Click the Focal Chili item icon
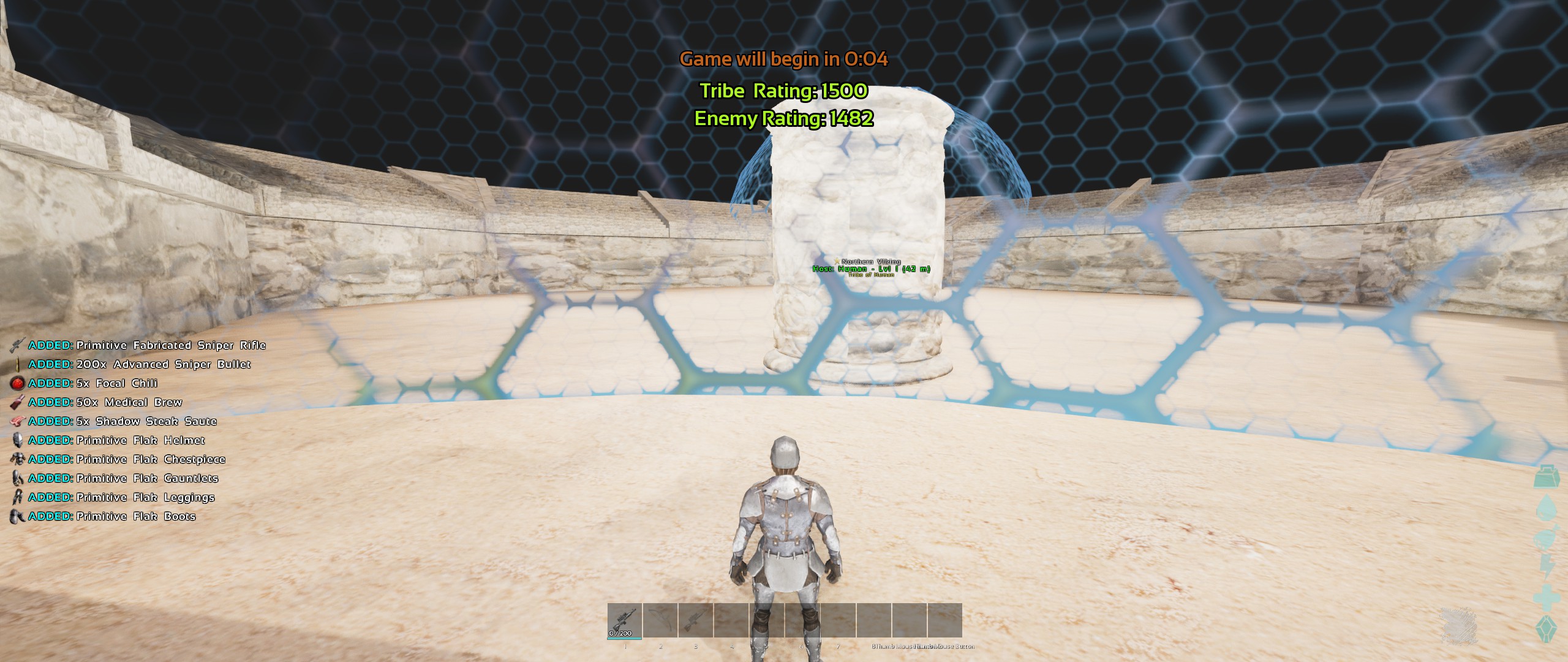Viewport: 1568px width, 662px height. click(18, 383)
